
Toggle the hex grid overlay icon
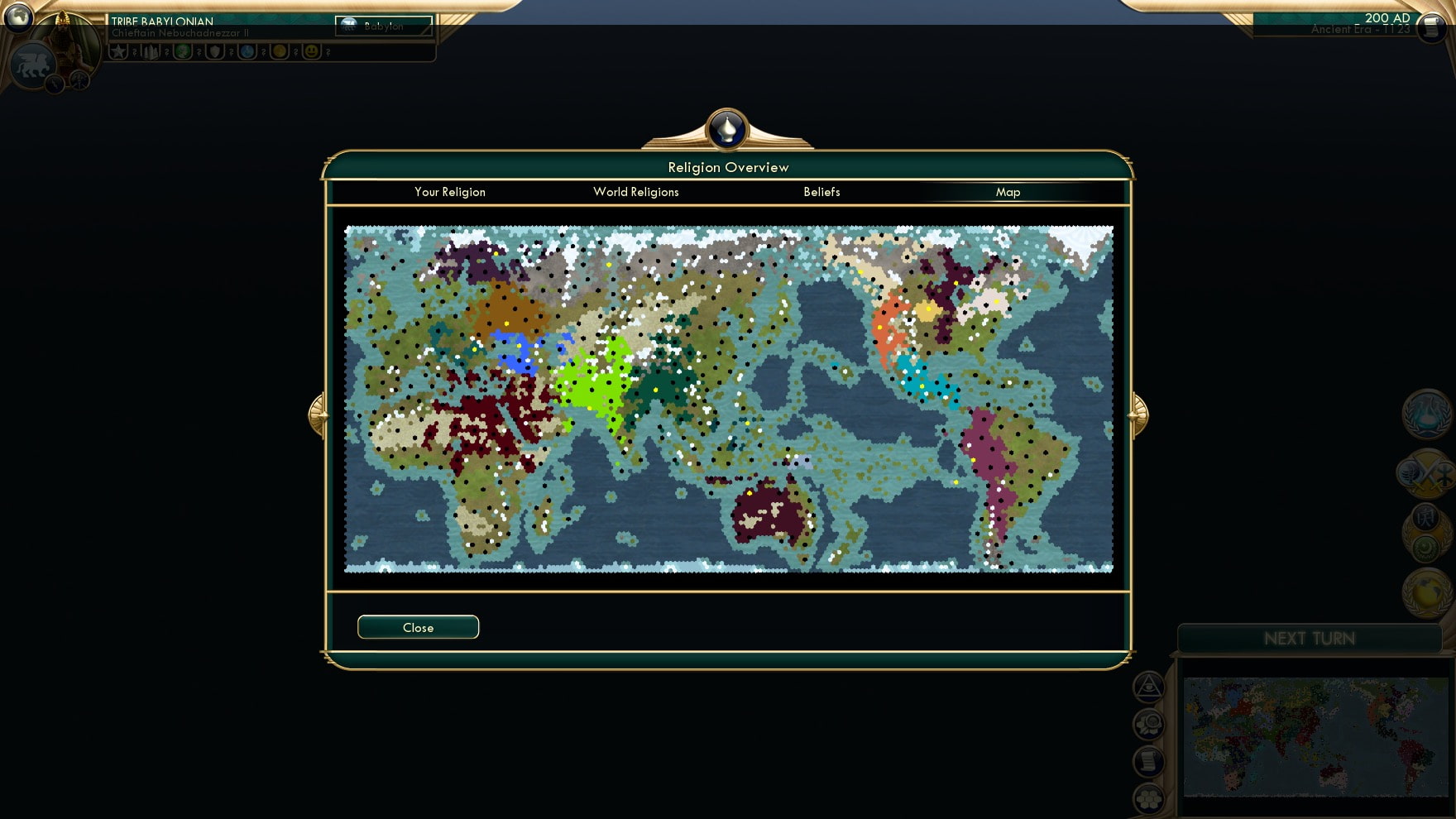tap(1149, 799)
